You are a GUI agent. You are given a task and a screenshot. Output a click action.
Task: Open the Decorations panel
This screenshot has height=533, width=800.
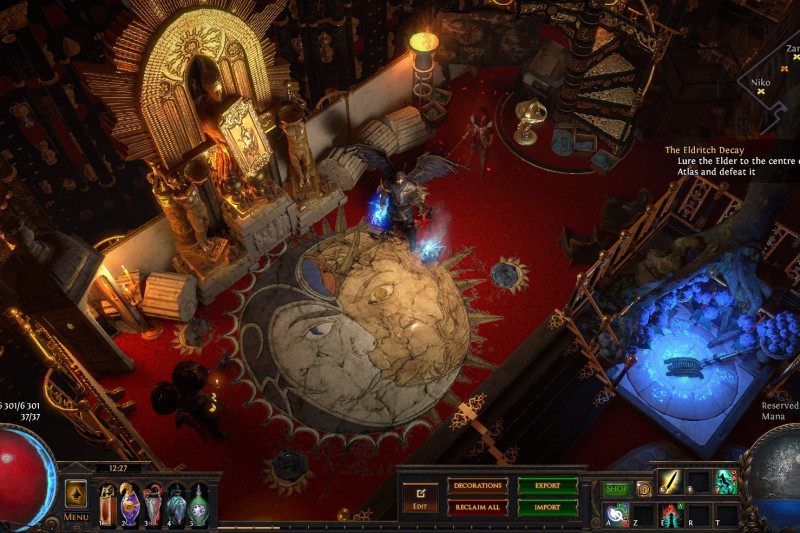[477, 485]
